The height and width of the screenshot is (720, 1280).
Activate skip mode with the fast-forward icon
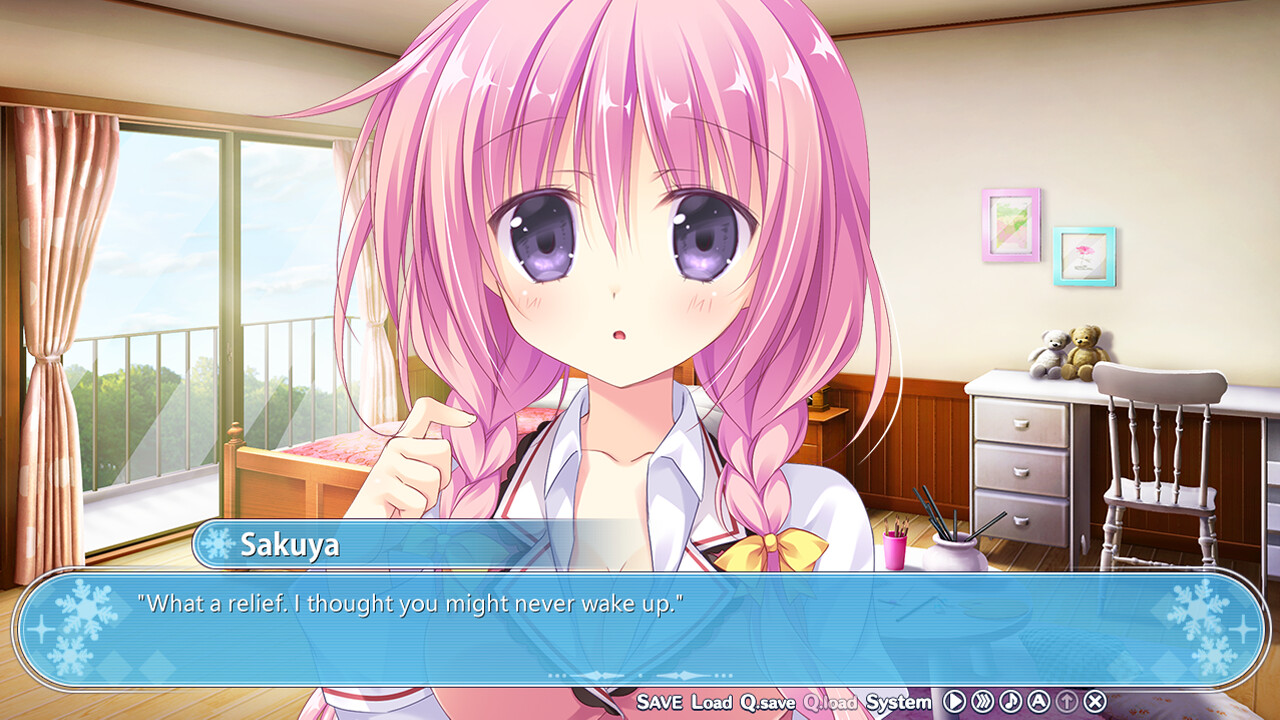pos(983,701)
